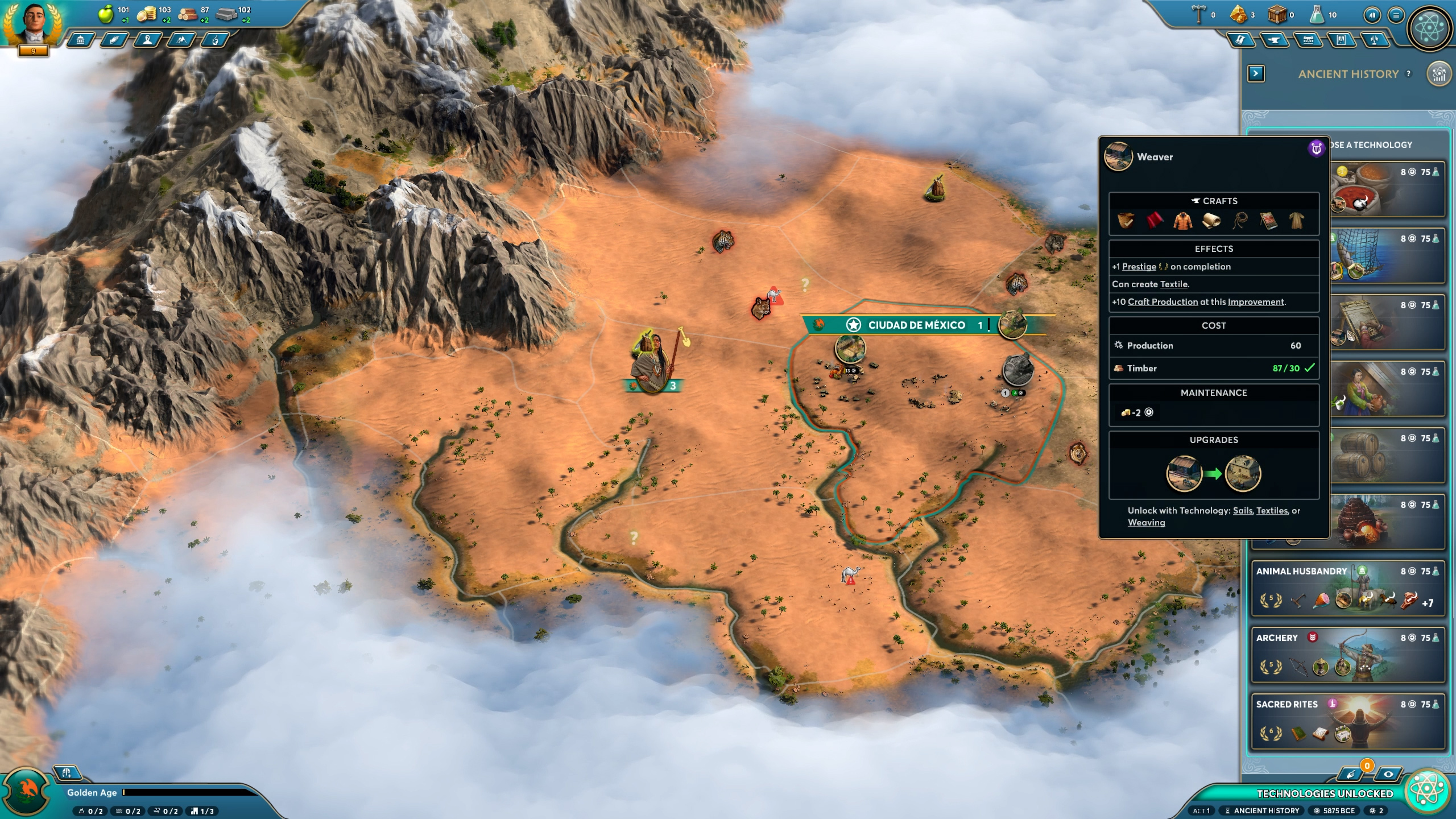Toggle the treaty icon next to Golden Age
Screen dimensions: 1456x819
click(68, 772)
